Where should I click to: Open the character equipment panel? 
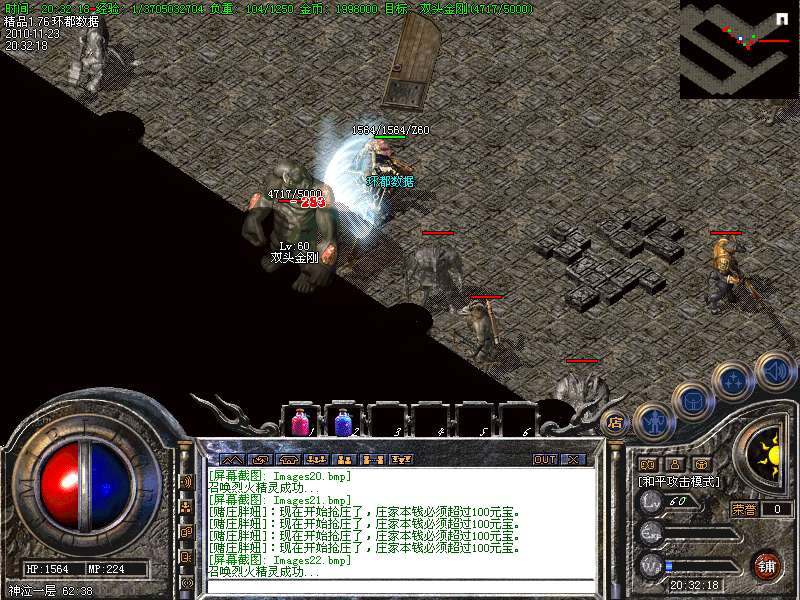pyautogui.click(x=652, y=423)
